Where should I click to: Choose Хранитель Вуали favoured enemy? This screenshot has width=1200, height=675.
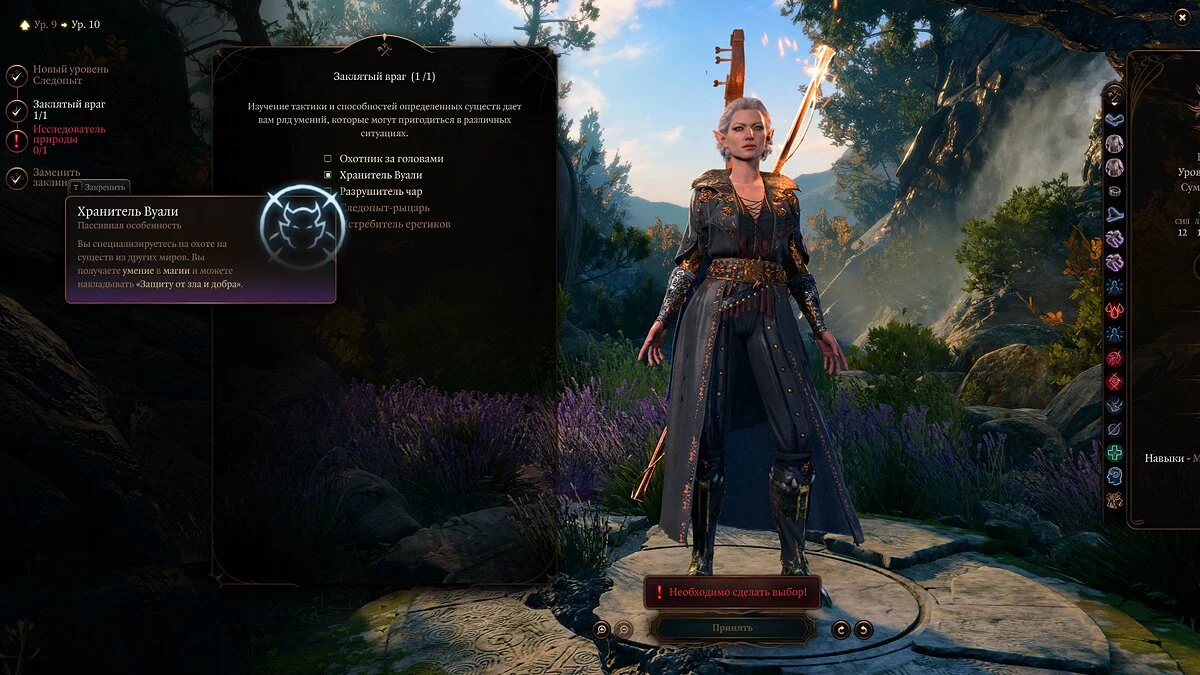327,175
